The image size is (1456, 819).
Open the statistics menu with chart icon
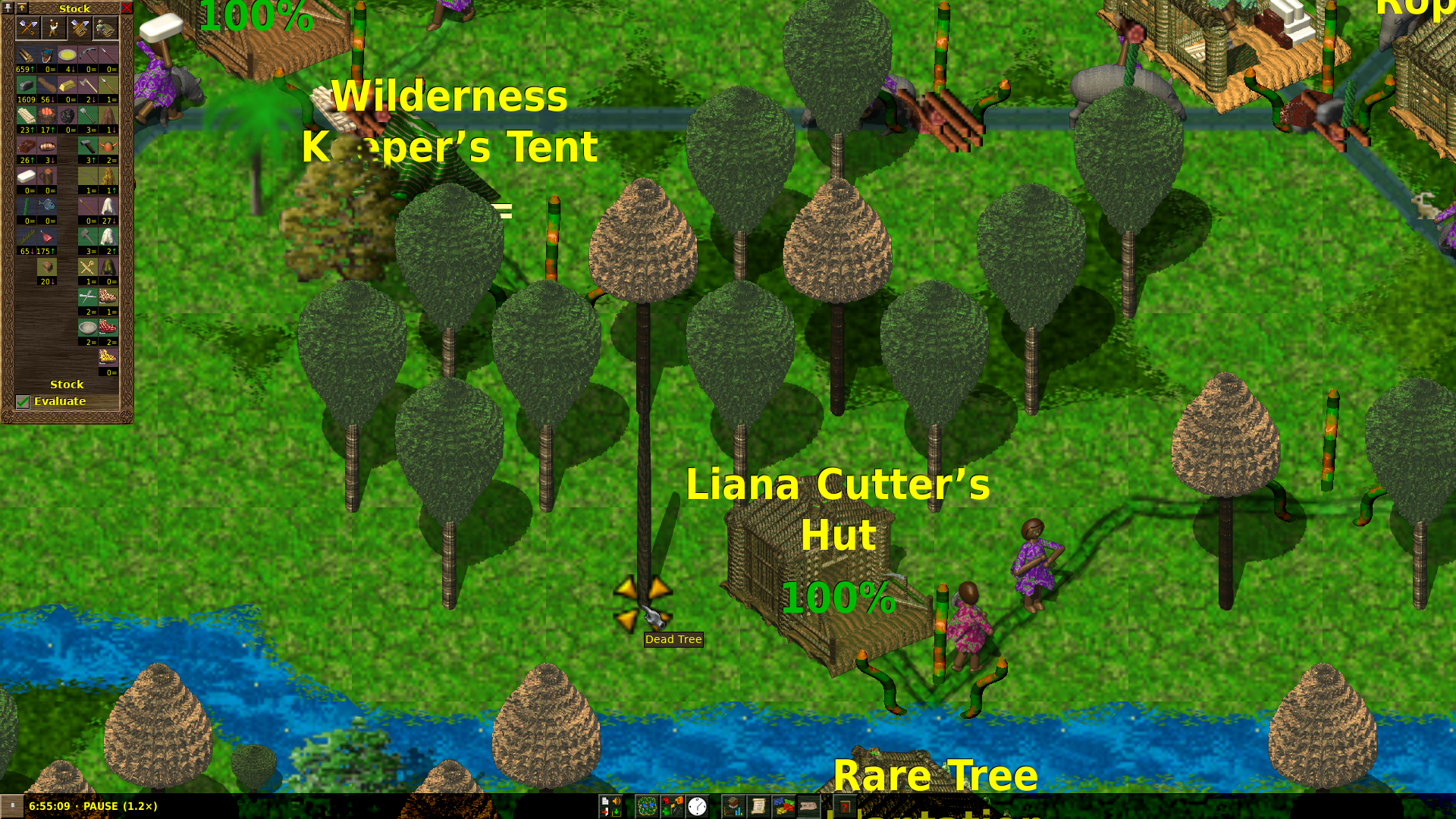click(x=733, y=806)
